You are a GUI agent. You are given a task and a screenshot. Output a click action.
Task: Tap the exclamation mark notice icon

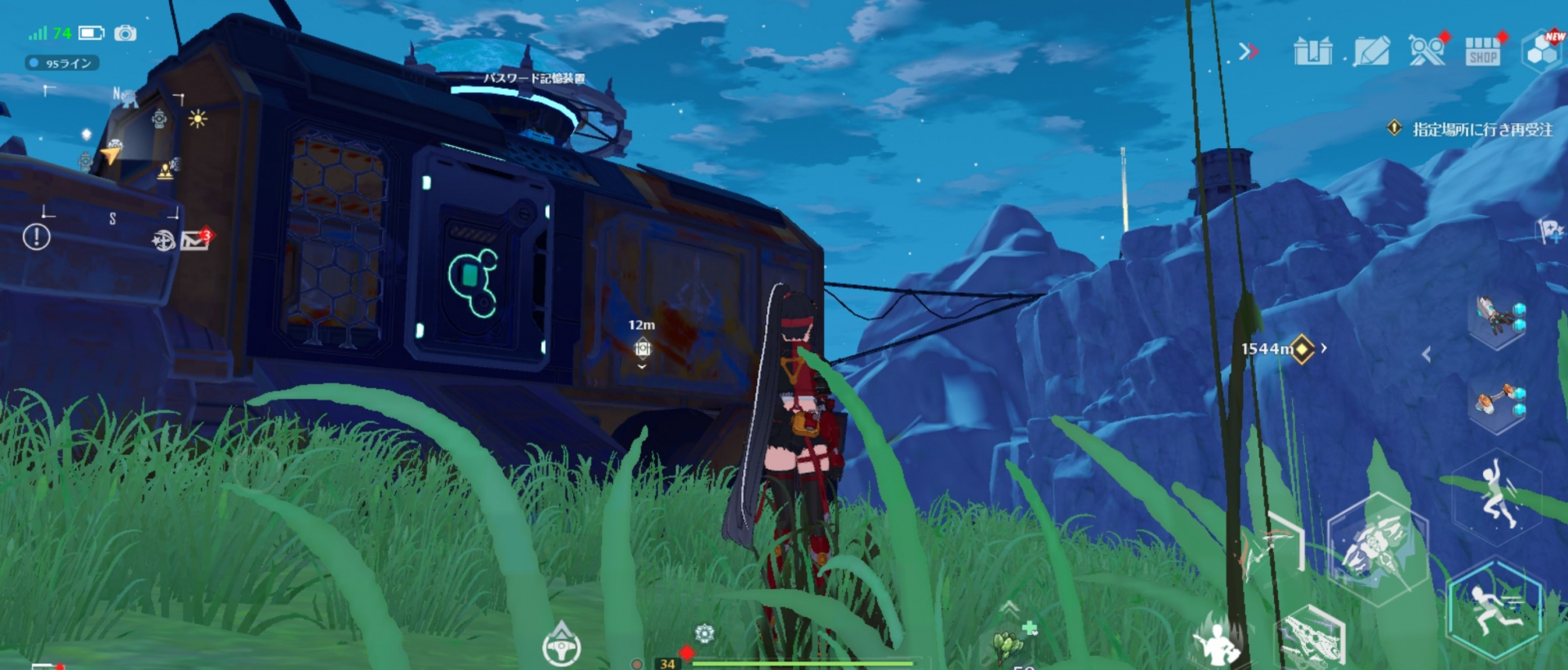pyautogui.click(x=36, y=238)
